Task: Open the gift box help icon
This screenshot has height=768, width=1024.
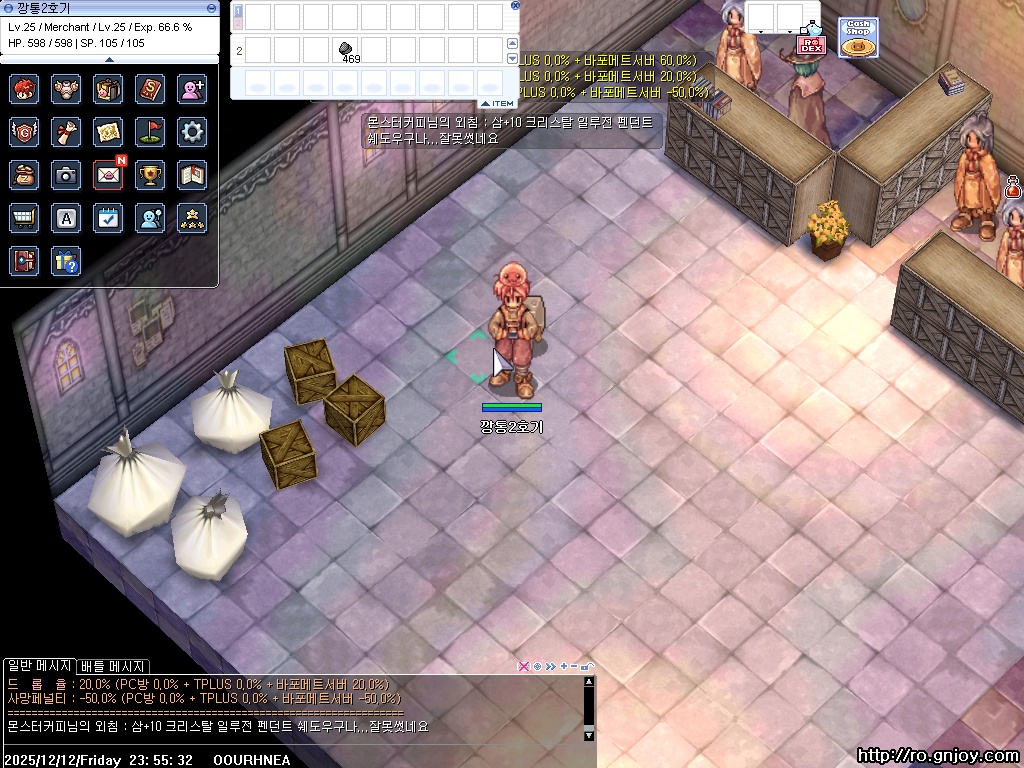Action: tap(66, 260)
